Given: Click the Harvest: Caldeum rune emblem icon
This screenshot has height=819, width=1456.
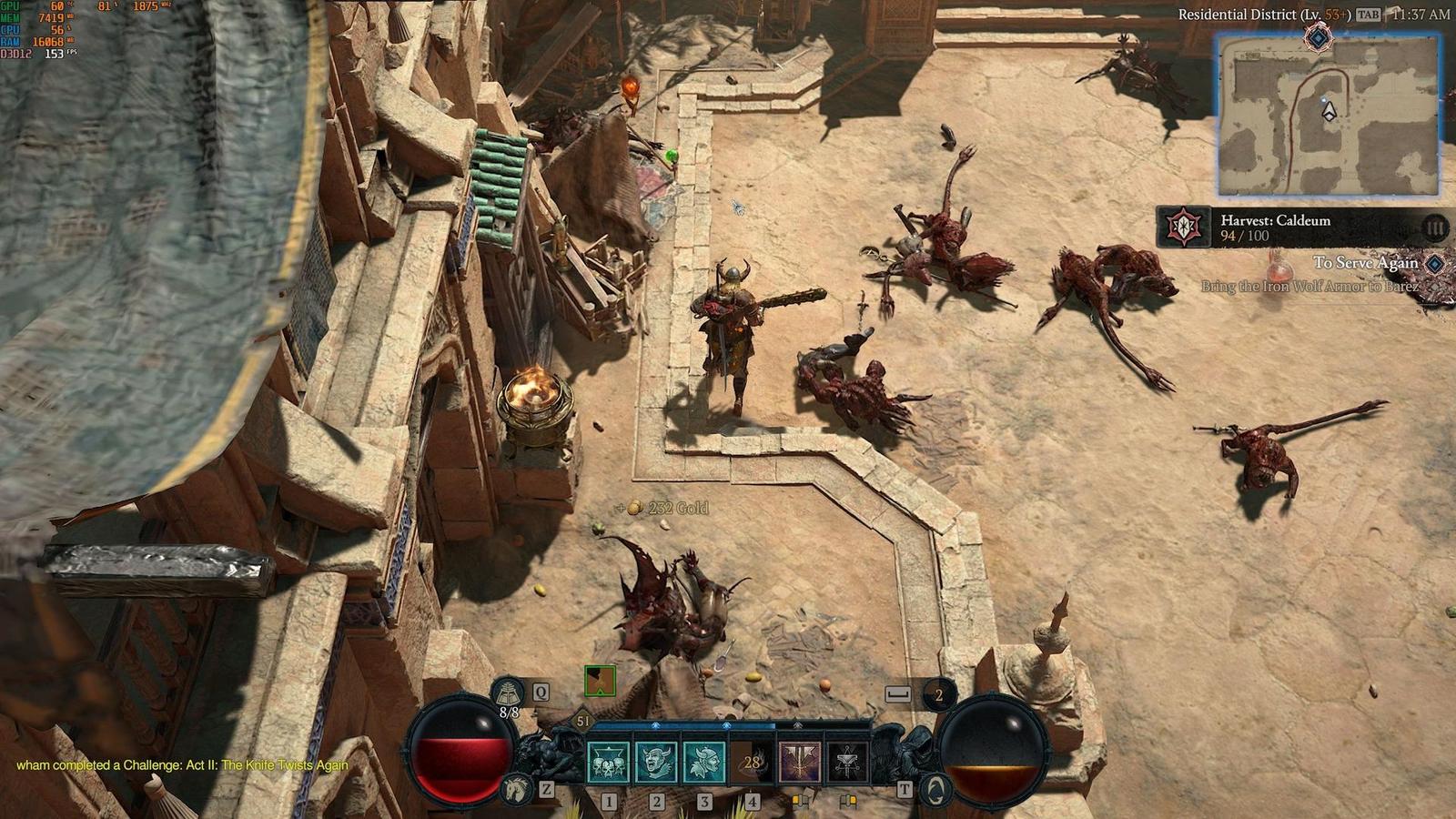Looking at the screenshot, I should [1183, 227].
